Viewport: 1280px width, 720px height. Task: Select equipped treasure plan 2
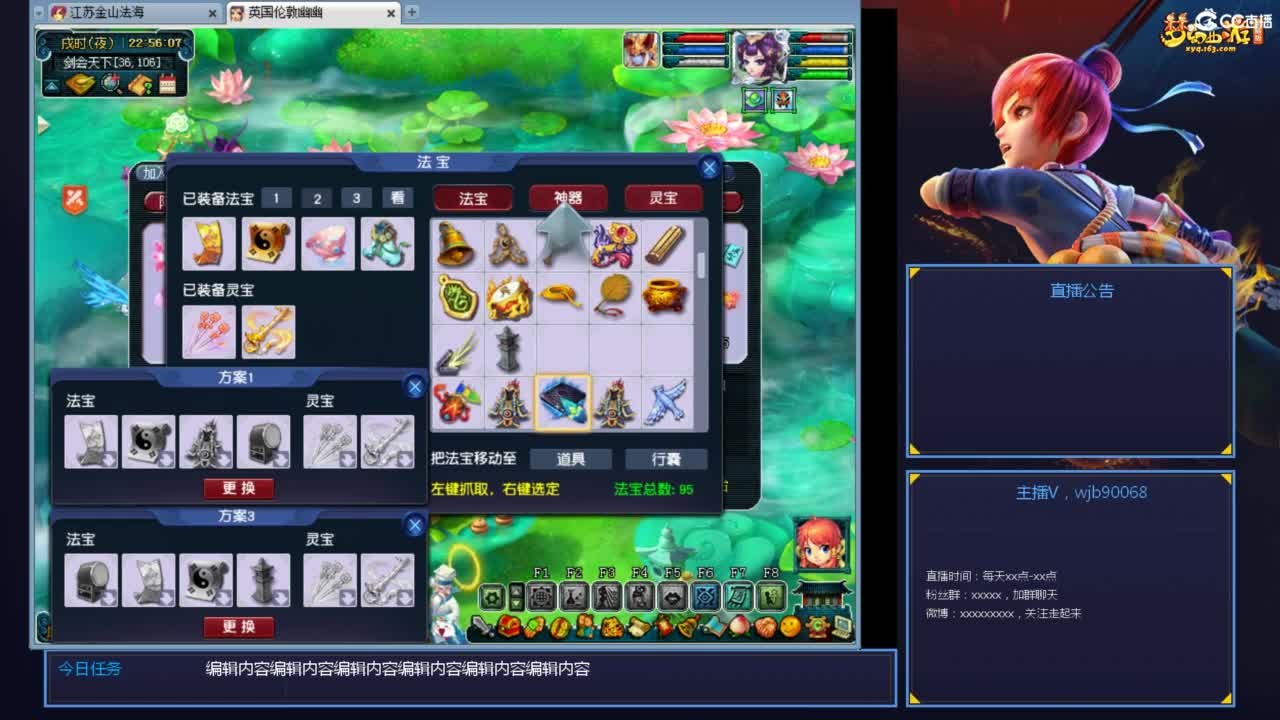pyautogui.click(x=316, y=197)
